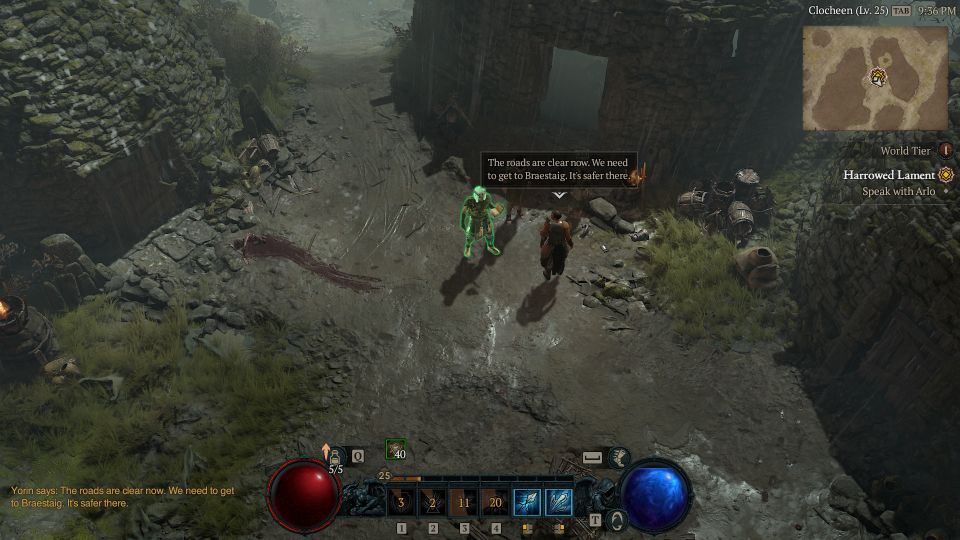Choose the skill slot on 20 cooldown
Image resolution: width=960 pixels, height=540 pixels.
(495, 501)
